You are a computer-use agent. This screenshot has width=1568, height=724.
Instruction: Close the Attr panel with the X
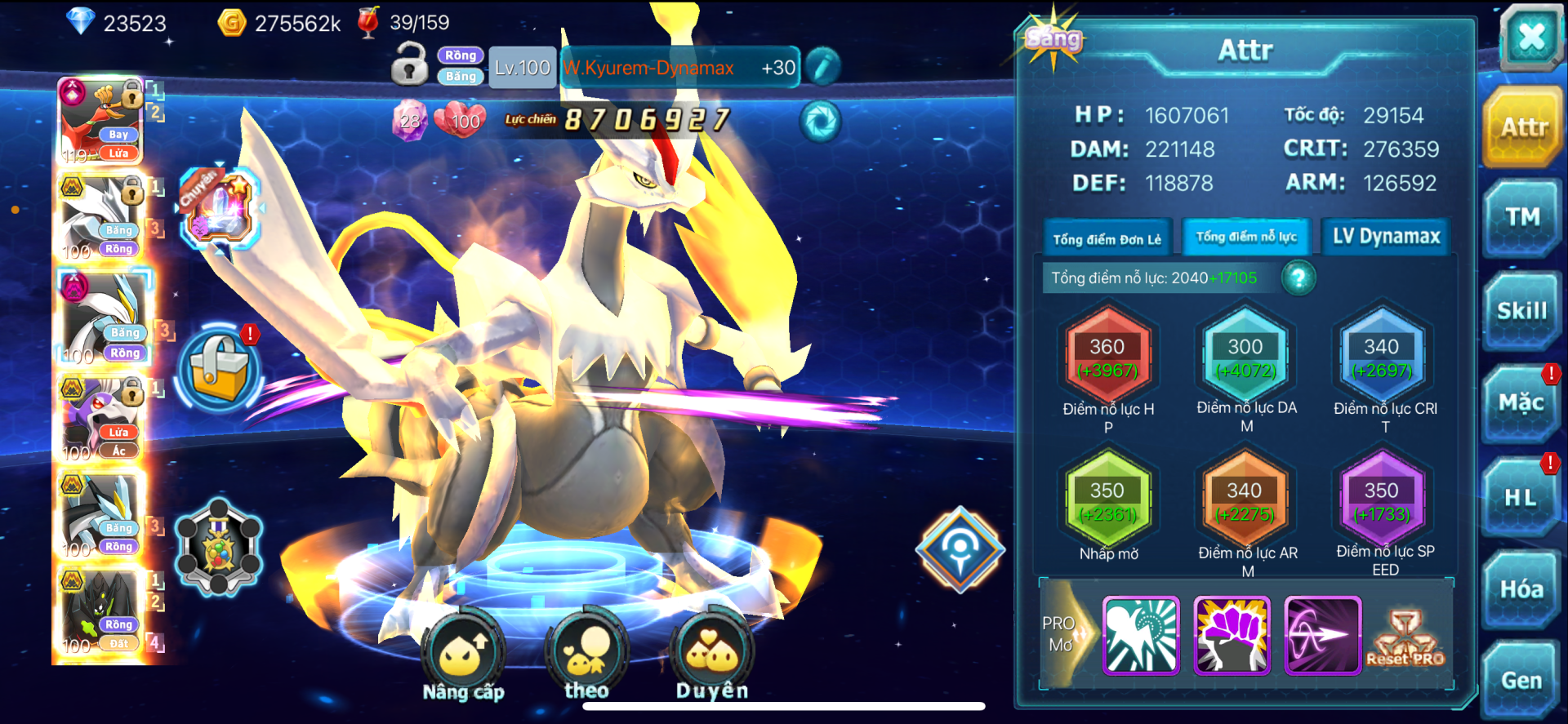pos(1530,38)
